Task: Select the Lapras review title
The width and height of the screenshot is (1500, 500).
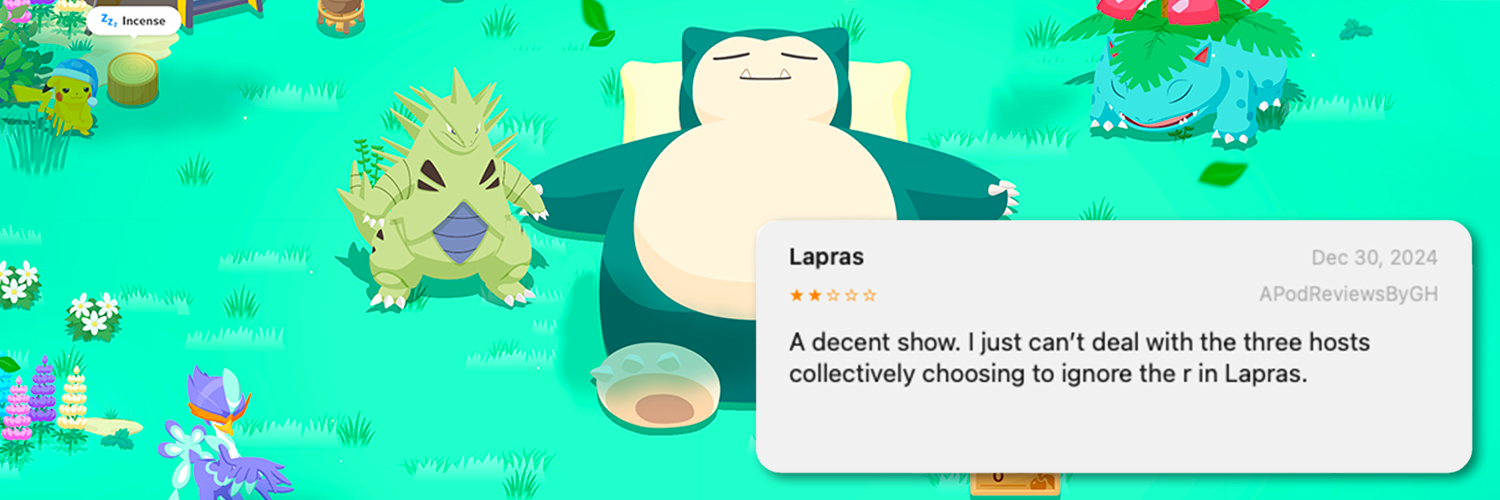Action: coord(826,257)
